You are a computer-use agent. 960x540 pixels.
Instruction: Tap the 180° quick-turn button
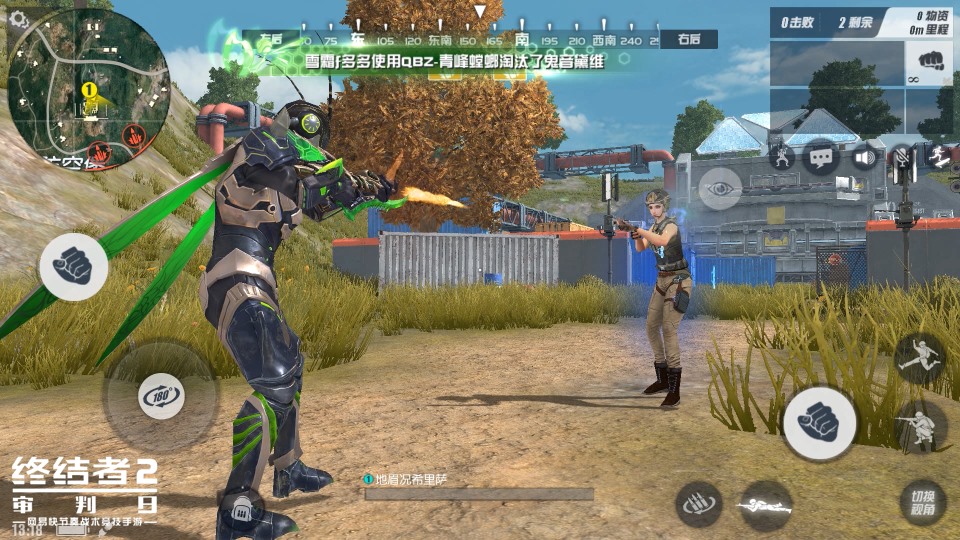[161, 396]
